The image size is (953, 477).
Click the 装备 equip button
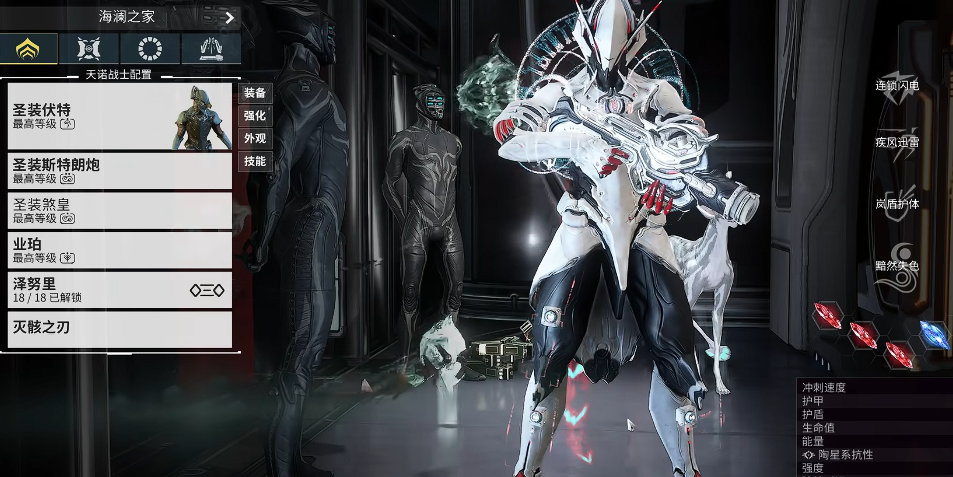tap(255, 93)
